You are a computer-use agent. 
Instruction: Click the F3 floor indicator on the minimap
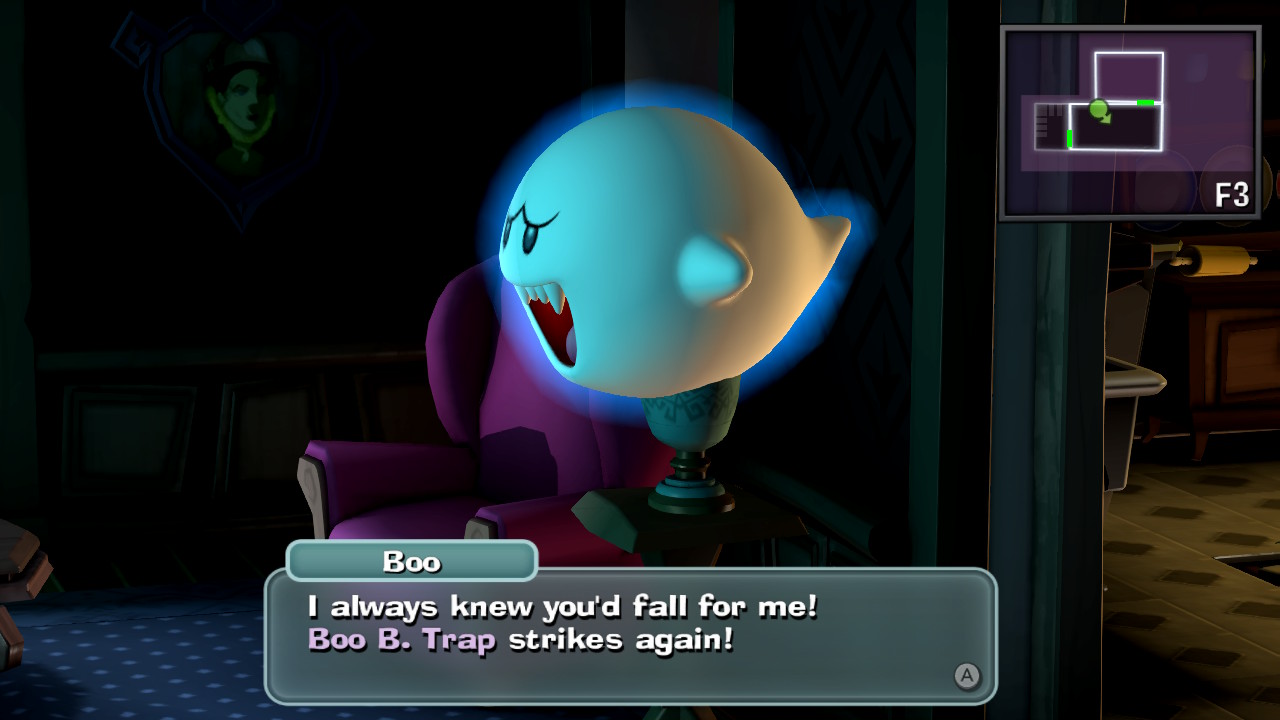point(1233,192)
